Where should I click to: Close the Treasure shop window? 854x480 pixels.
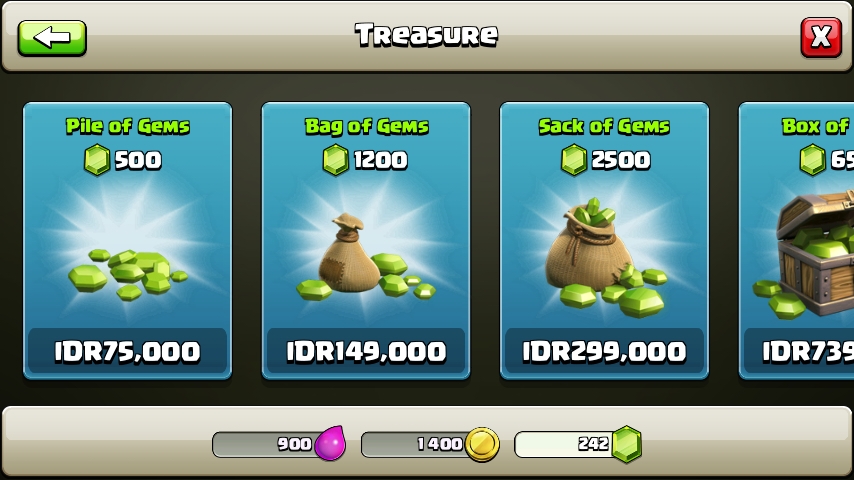820,37
